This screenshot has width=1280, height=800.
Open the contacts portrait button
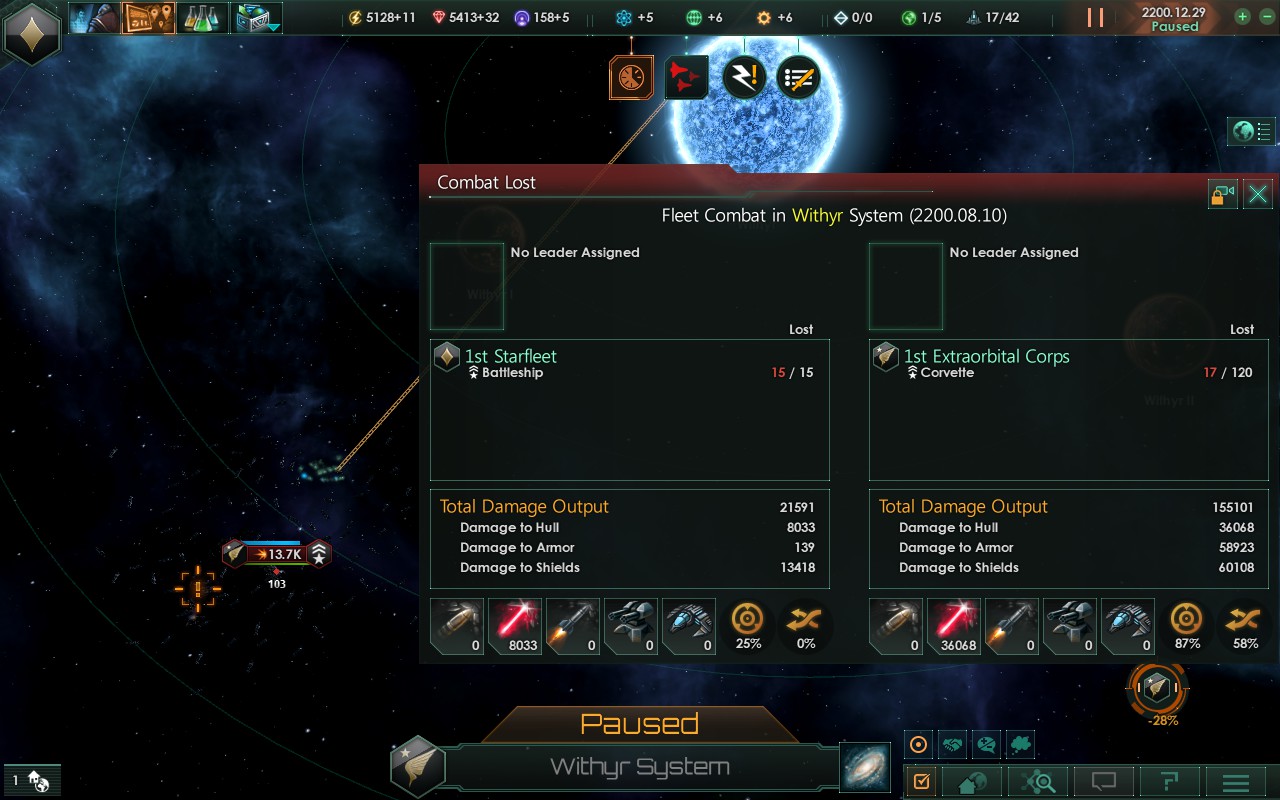[94, 18]
